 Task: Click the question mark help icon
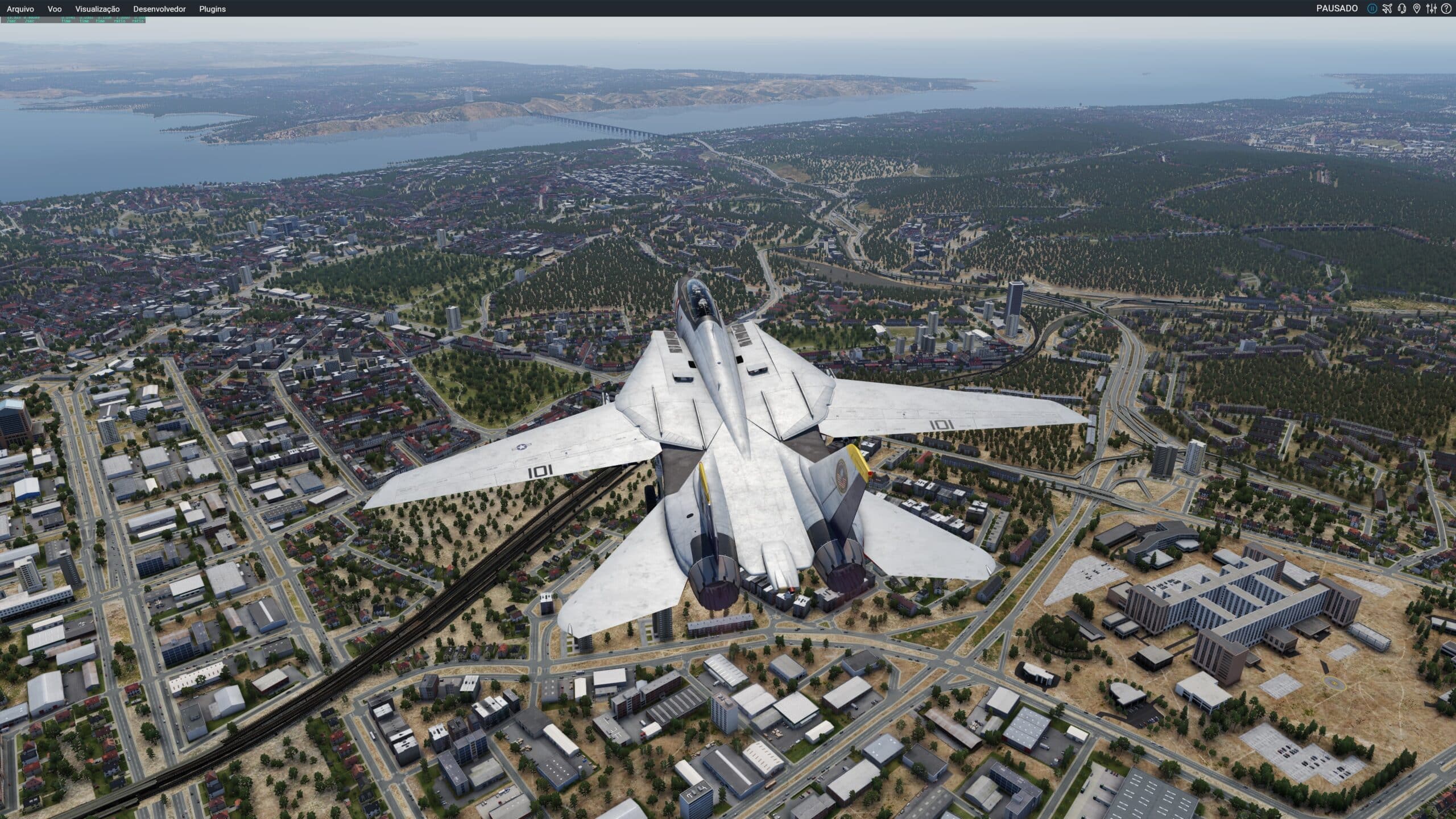tap(1446, 9)
